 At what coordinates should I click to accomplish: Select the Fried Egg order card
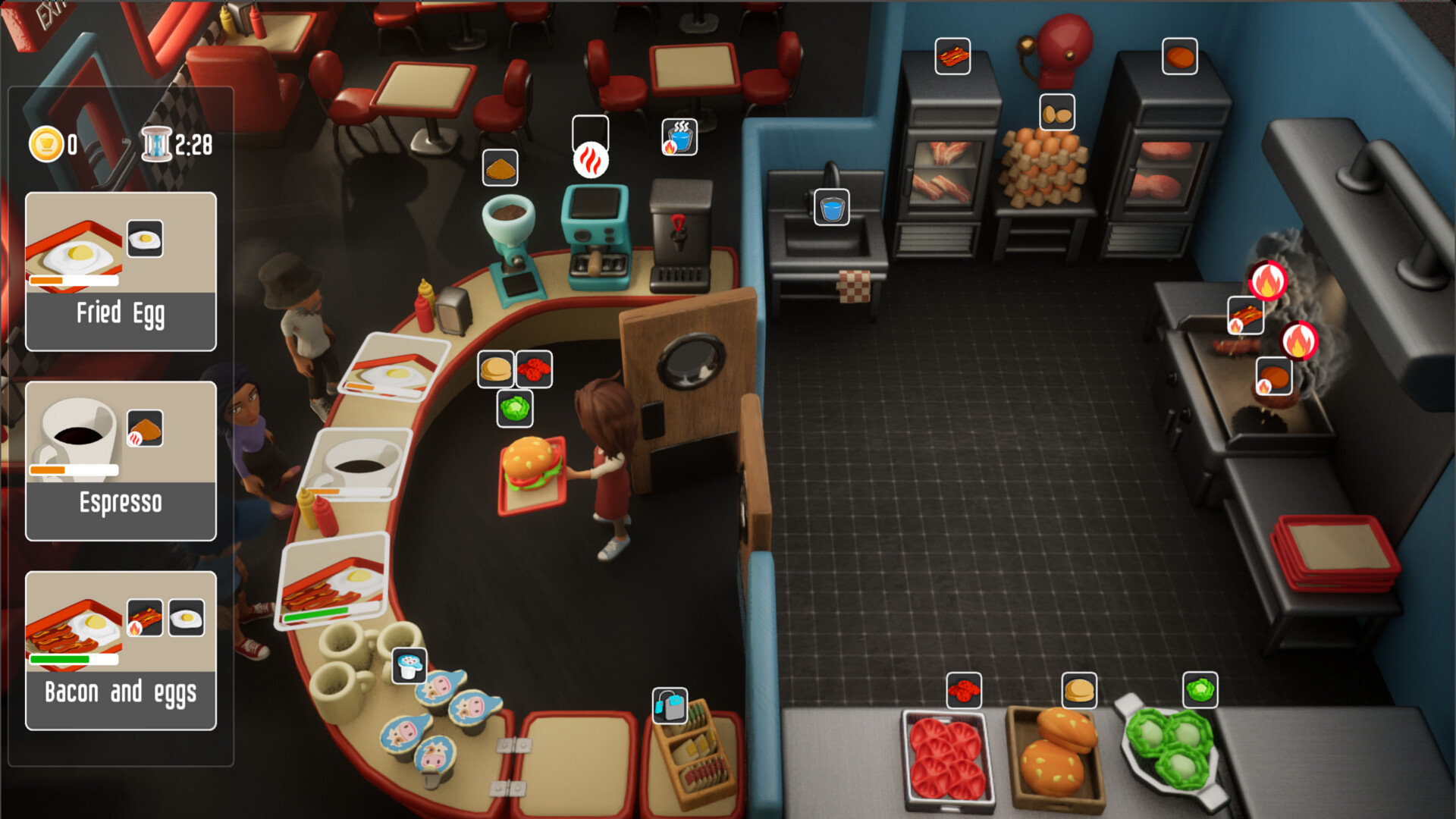tap(121, 271)
